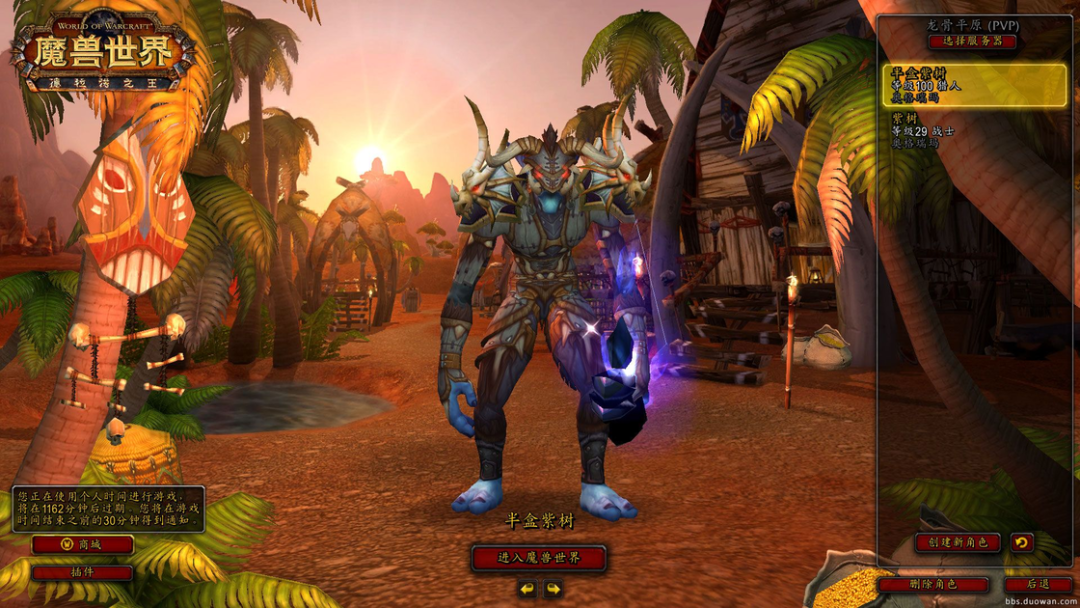
Task: Go back with the 后退 button
Action: pos(1038,584)
